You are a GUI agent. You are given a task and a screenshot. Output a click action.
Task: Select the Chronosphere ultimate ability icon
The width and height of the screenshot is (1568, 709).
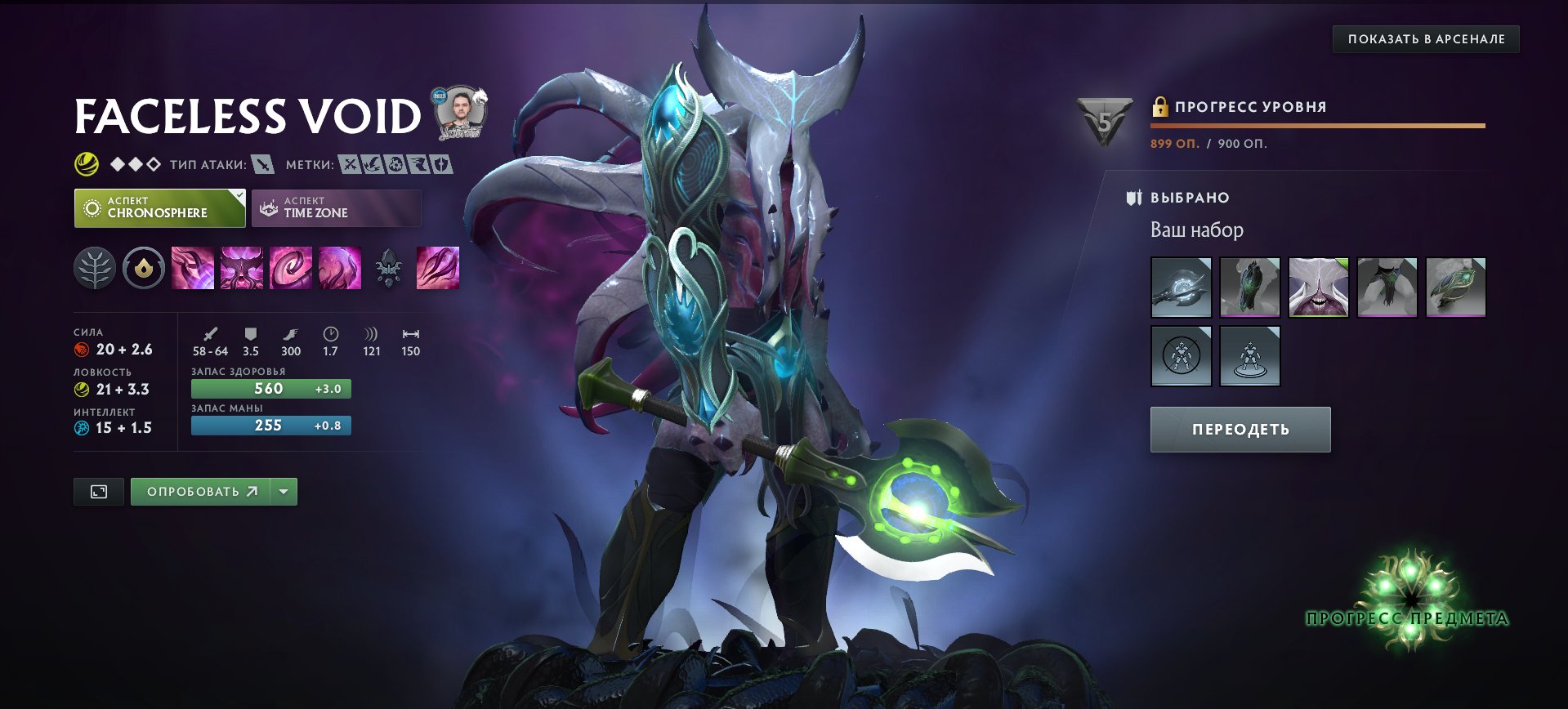[340, 268]
